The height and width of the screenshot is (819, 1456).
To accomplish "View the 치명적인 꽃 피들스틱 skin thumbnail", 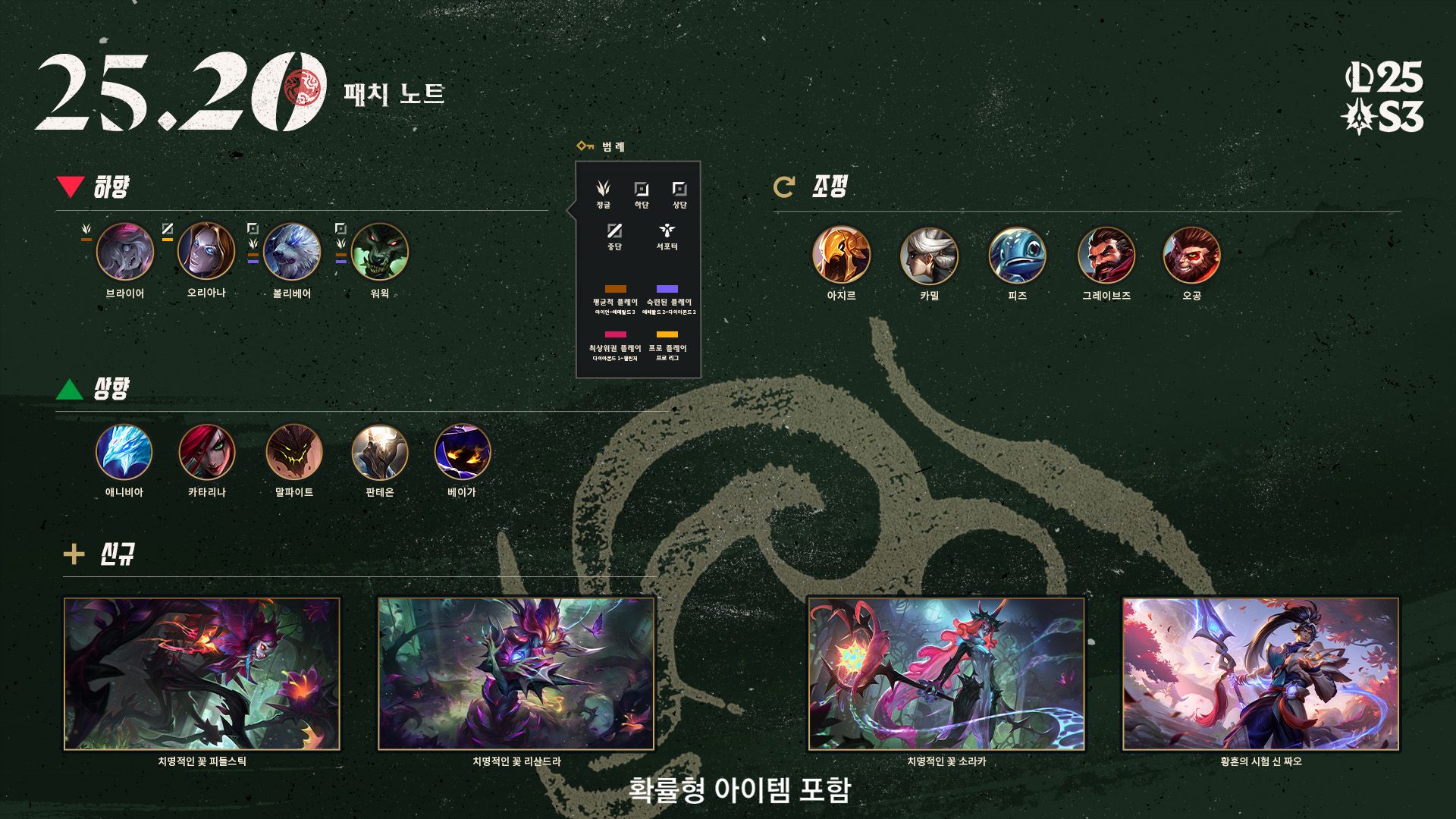I will tap(202, 673).
